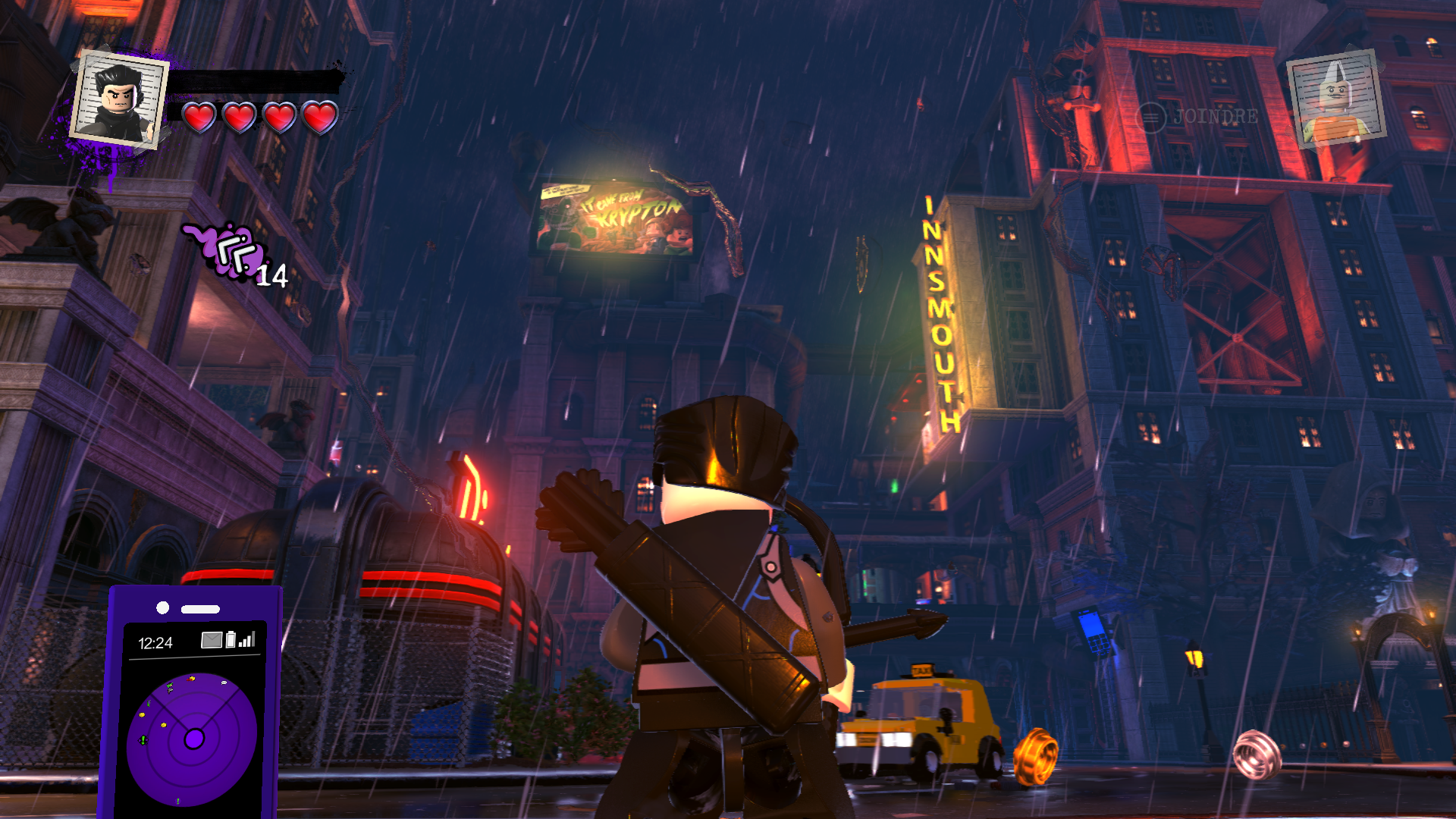Select the player two join portrait

1336,99
